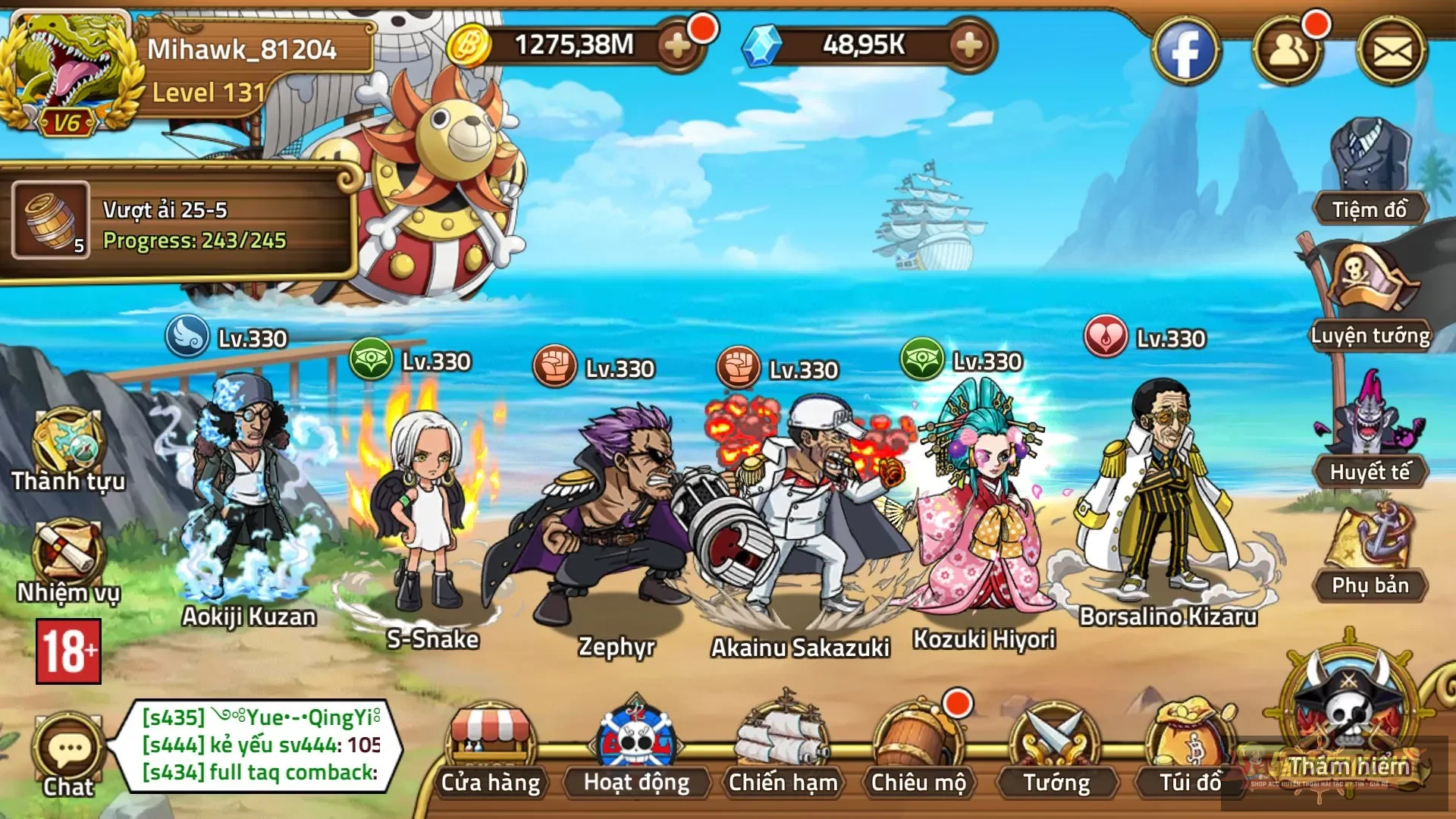Screen dimensions: 1456x819
Task: View Thành tựu achievements
Action: click(x=67, y=451)
